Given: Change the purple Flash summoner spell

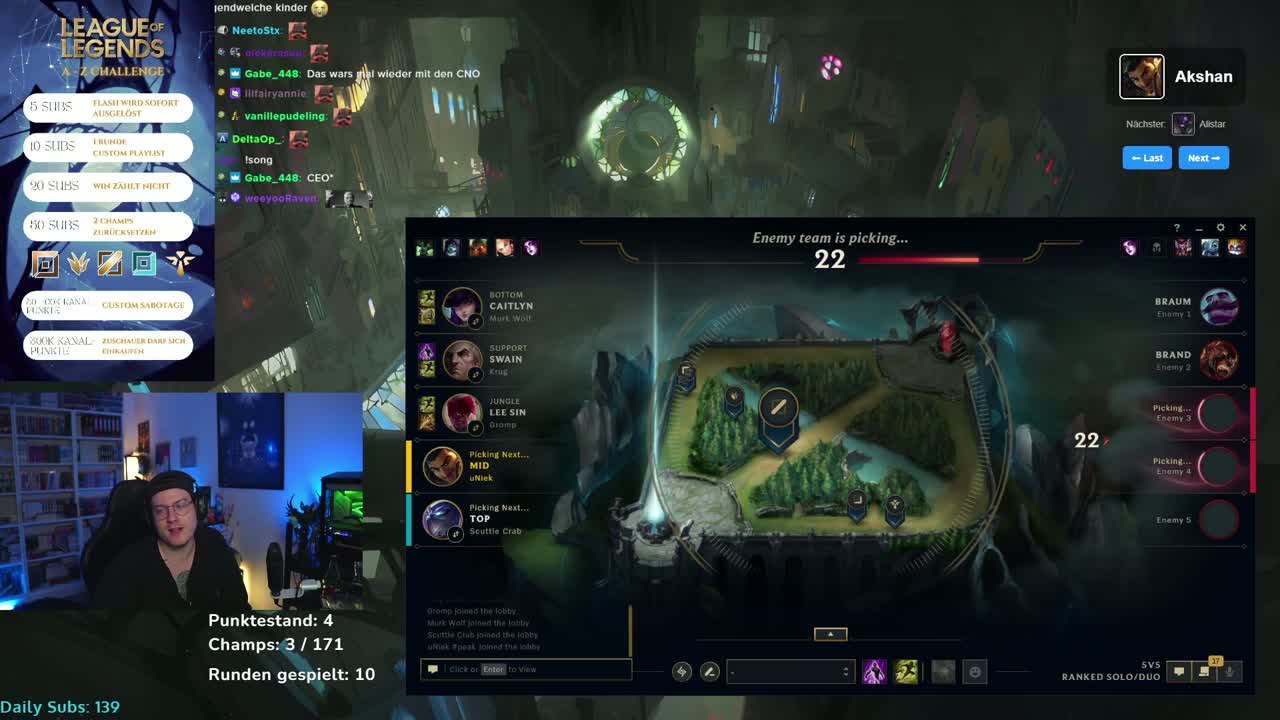Looking at the screenshot, I should click(874, 672).
